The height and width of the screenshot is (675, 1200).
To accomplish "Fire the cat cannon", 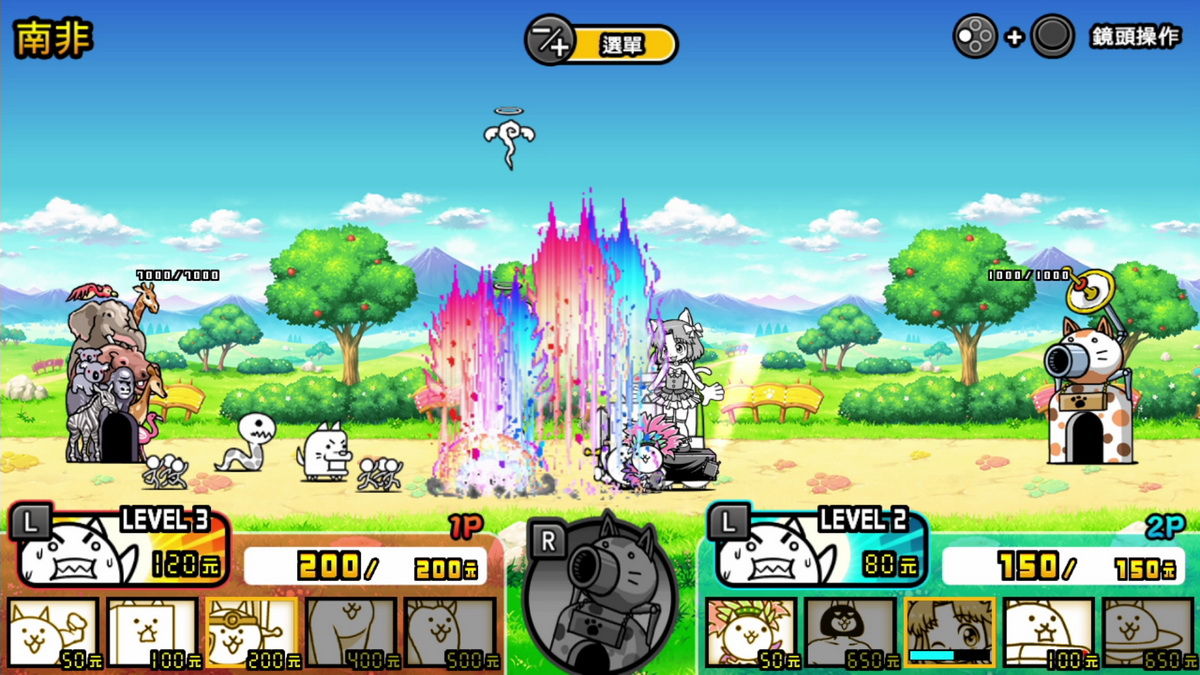I will pyautogui.click(x=601, y=594).
